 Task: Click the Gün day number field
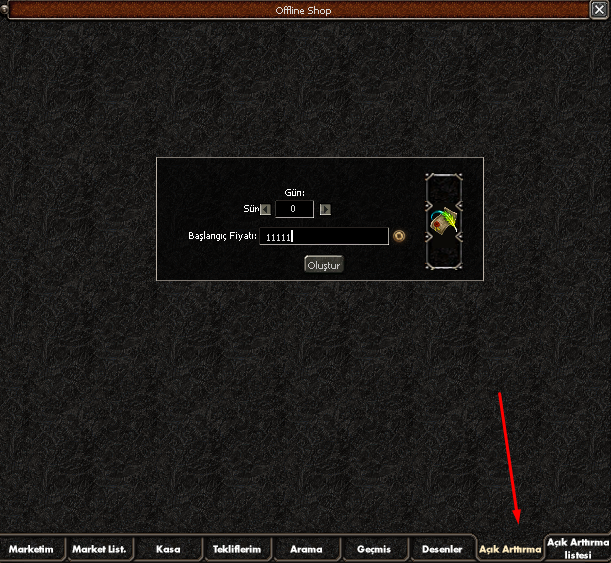coord(294,209)
